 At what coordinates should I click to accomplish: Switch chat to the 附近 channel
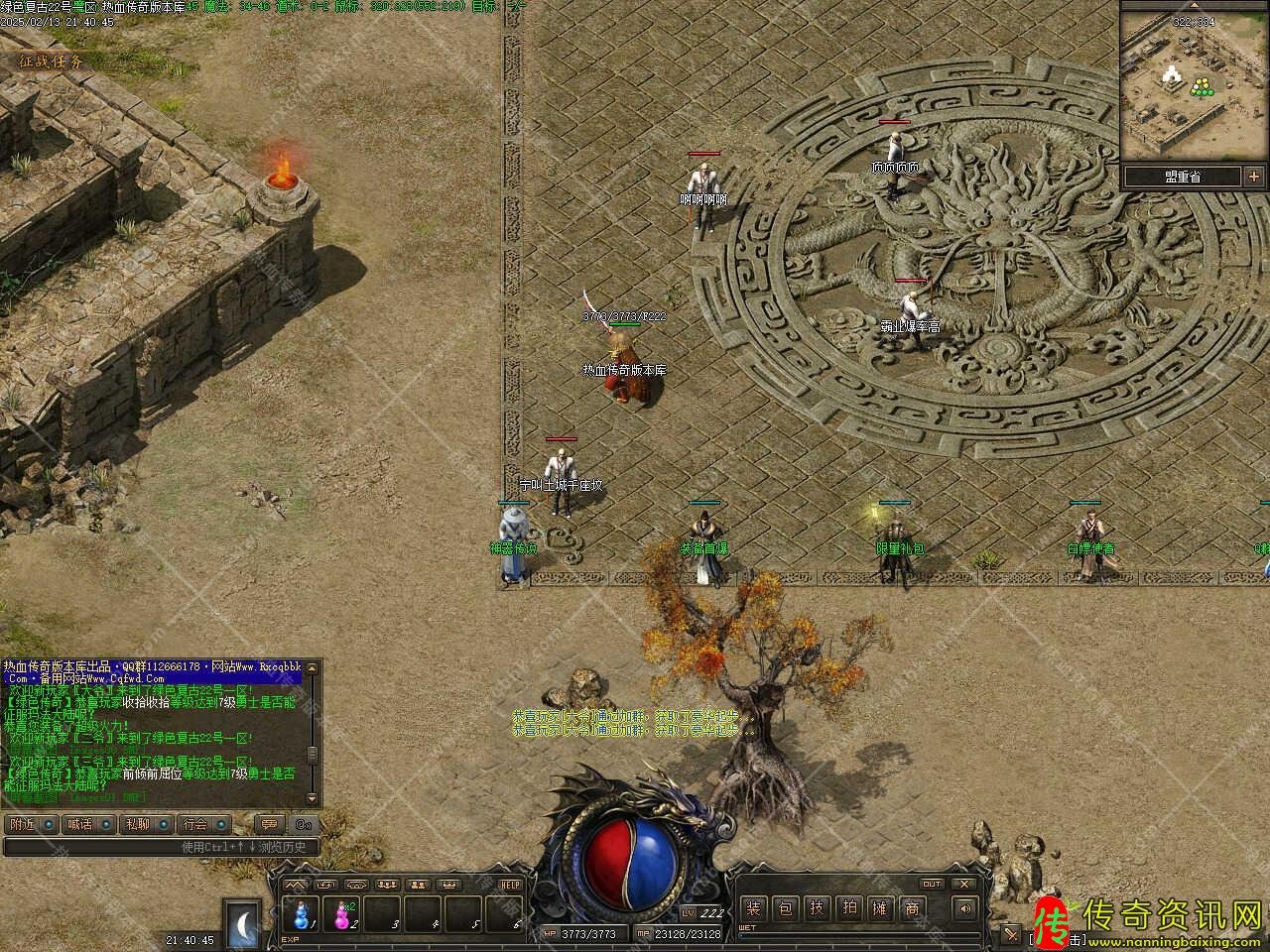click(22, 824)
